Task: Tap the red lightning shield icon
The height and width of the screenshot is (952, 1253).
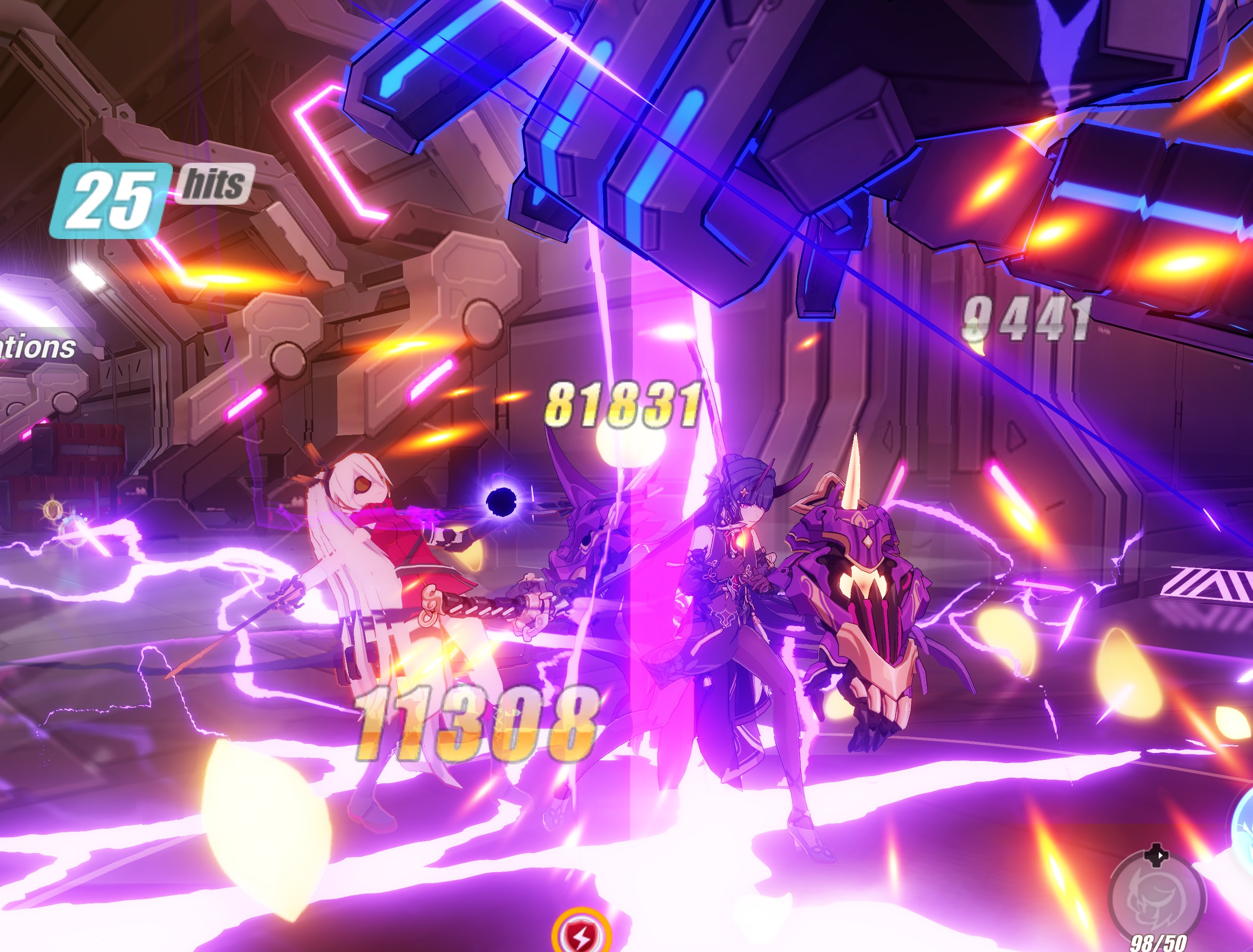Action: (581, 935)
